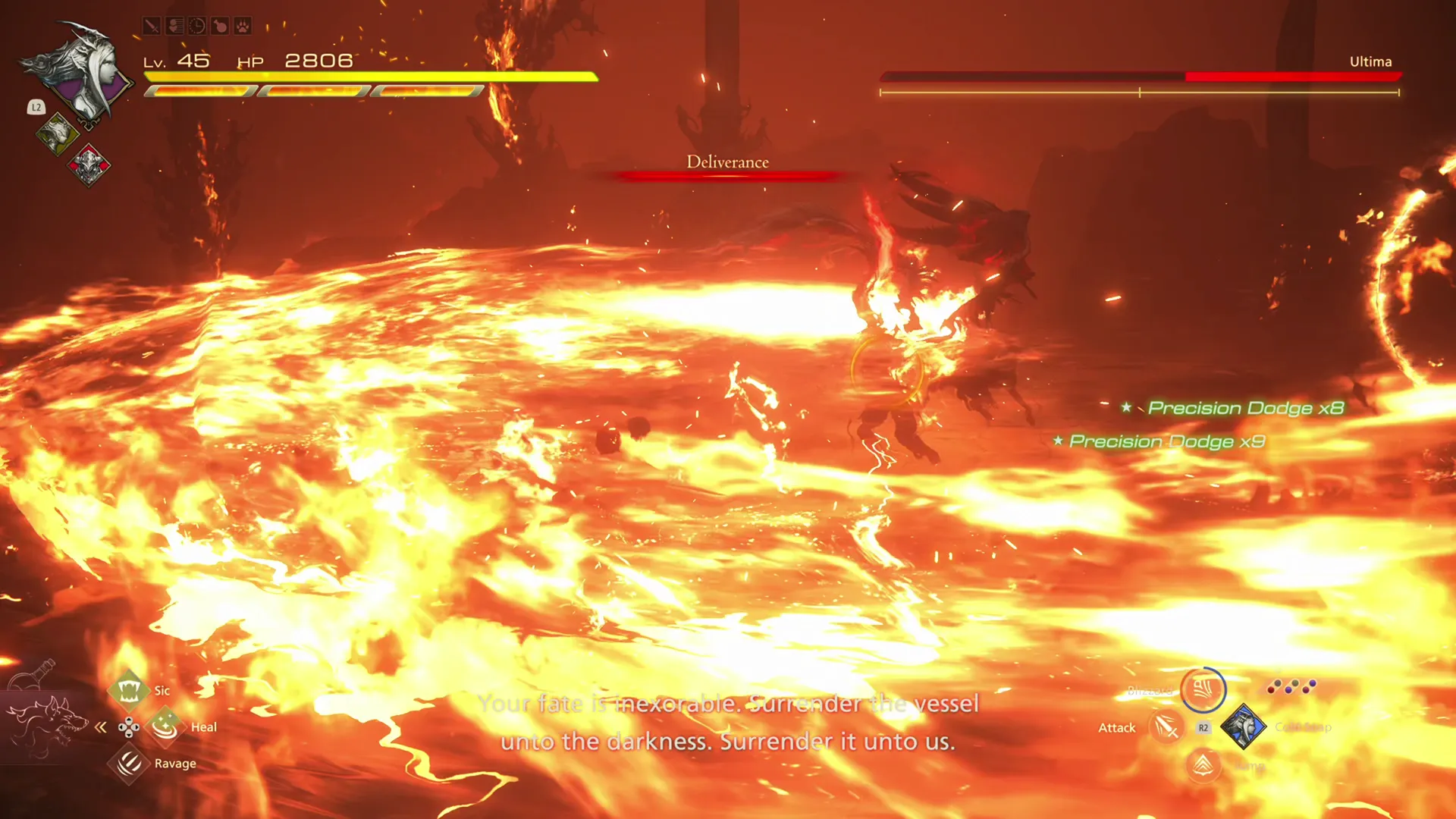The width and height of the screenshot is (1456, 819).
Task: Select the Sic command fang icon
Action: pos(129,690)
